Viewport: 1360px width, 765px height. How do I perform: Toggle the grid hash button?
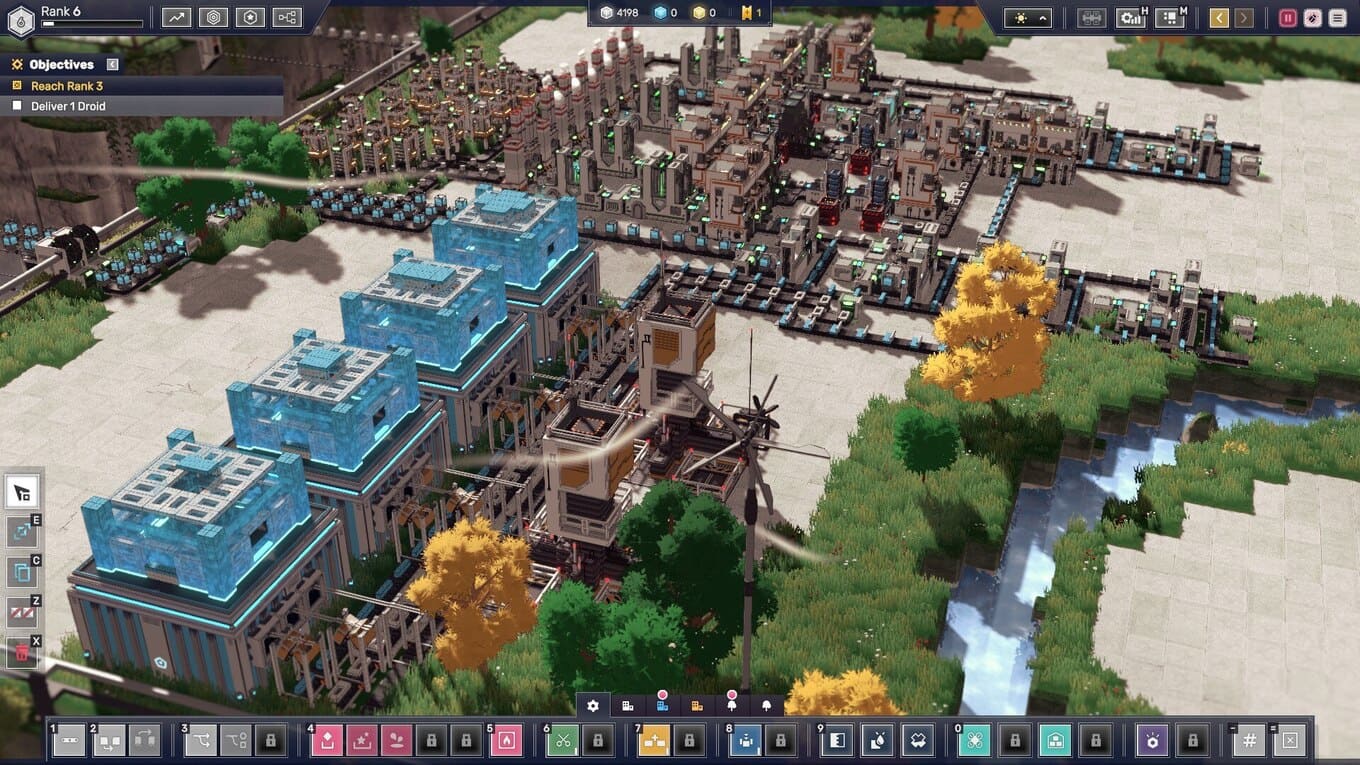click(x=1249, y=741)
